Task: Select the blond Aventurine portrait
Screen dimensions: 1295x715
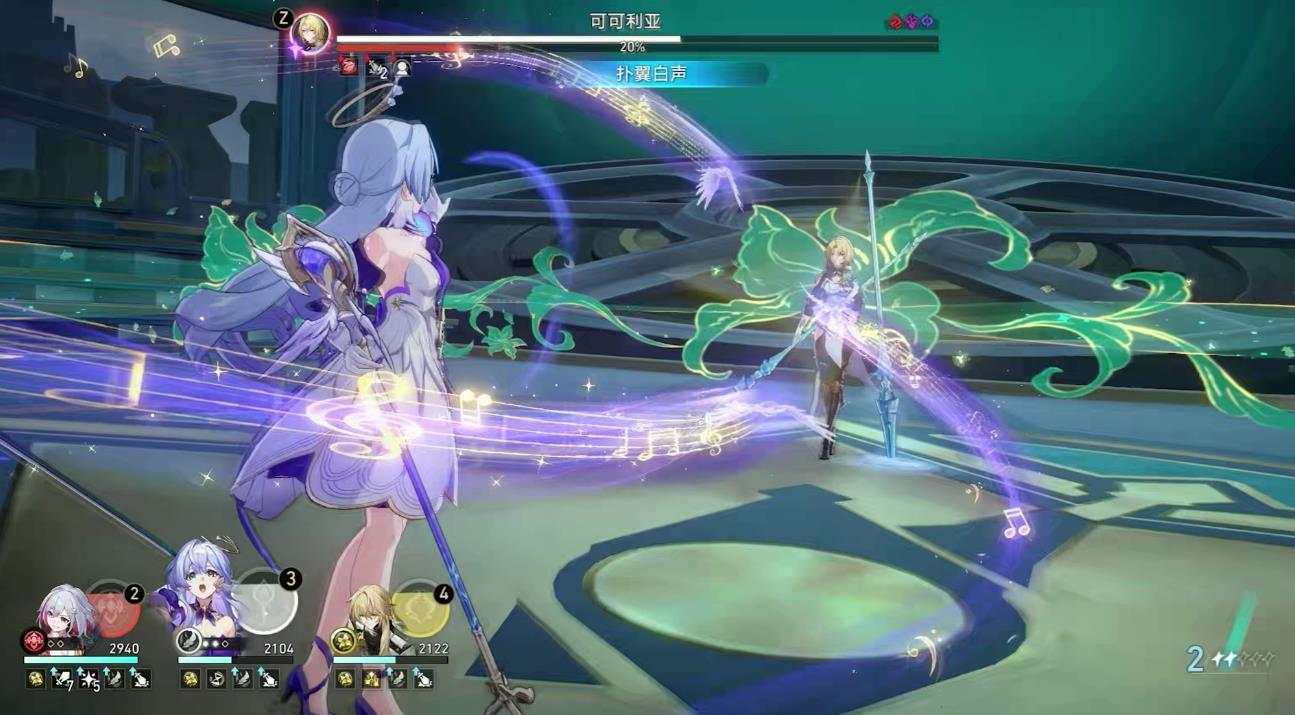Action: pos(370,612)
